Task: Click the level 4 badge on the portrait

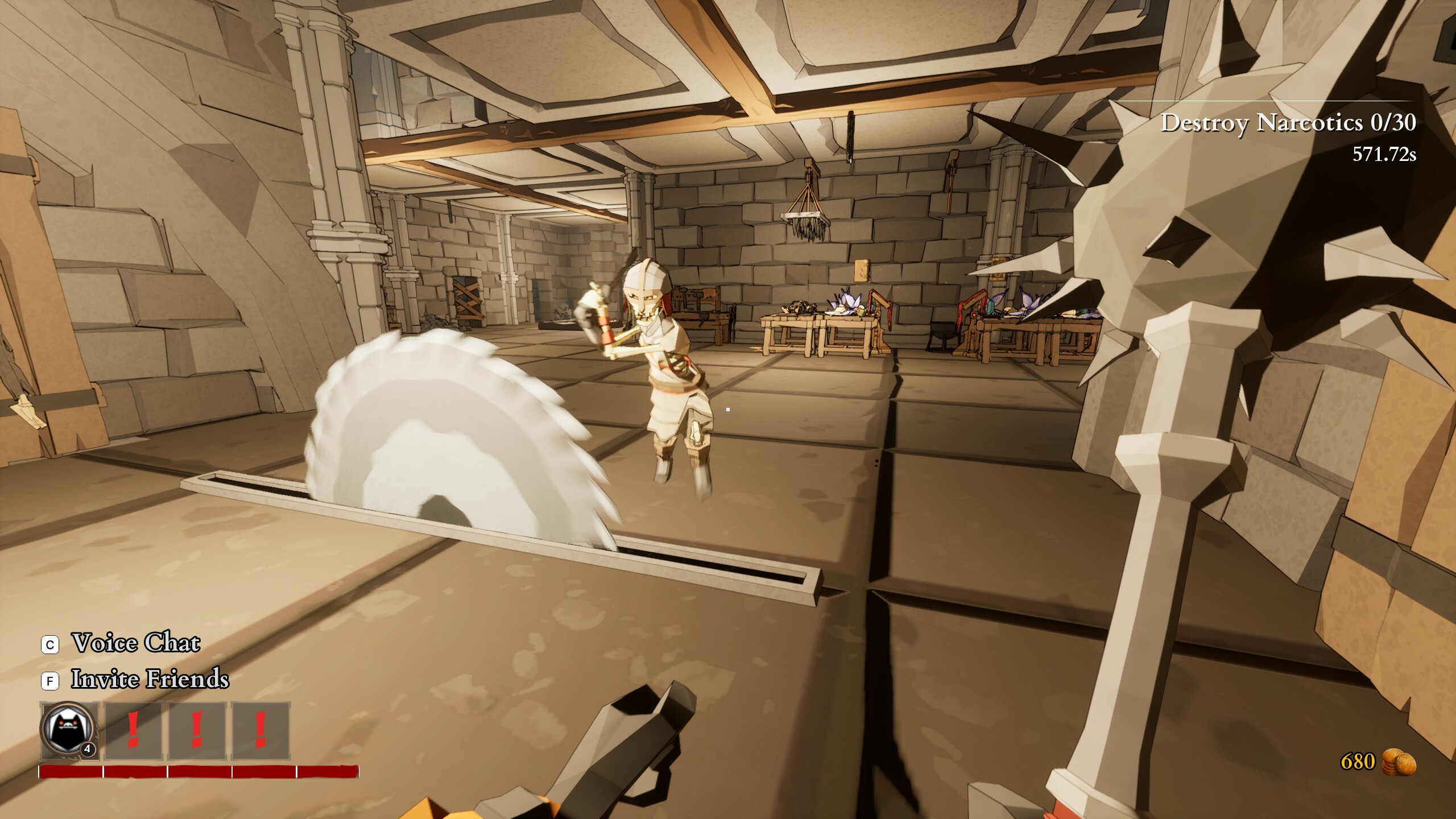Action: (x=86, y=751)
